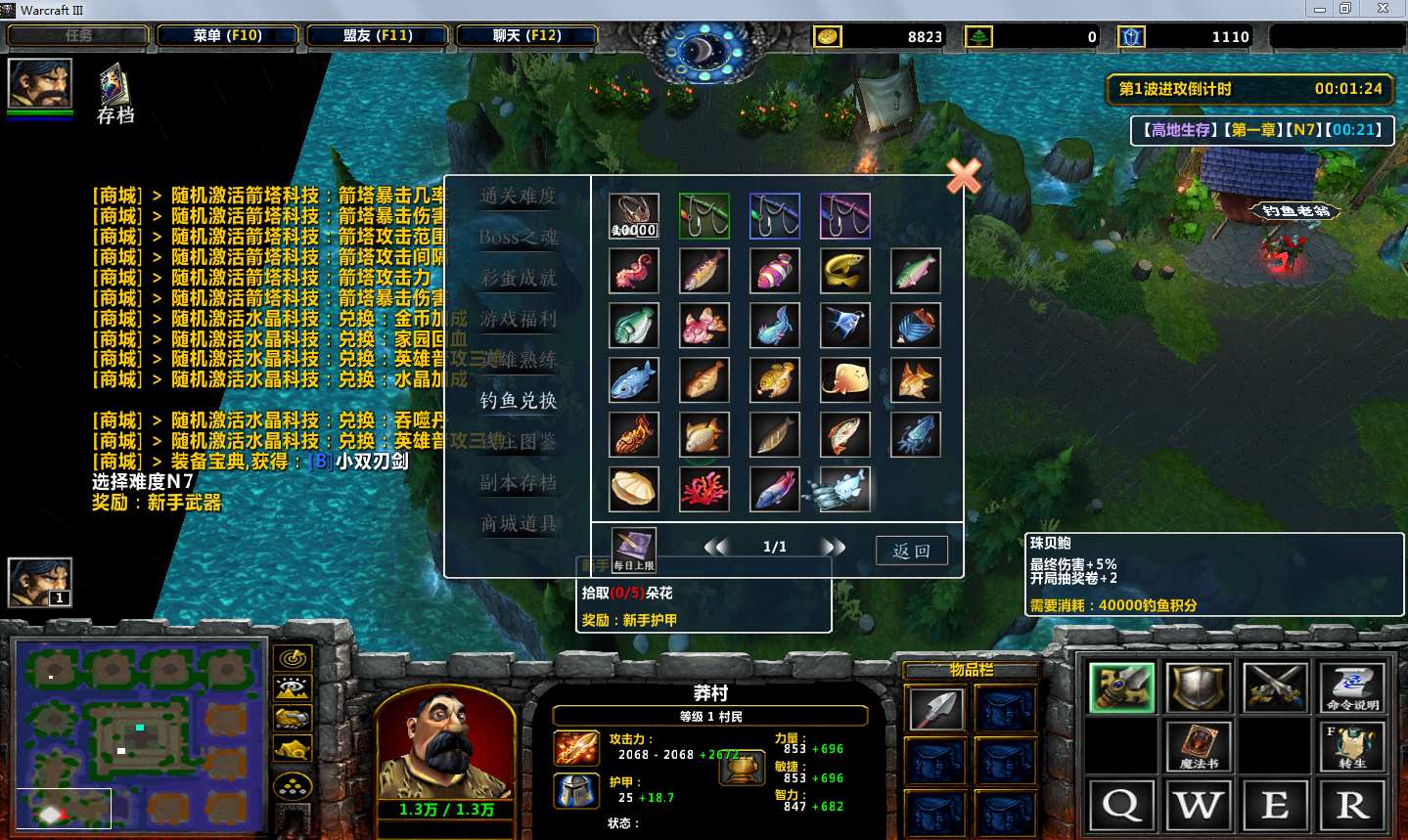Activate the 转生 rebirth command
The height and width of the screenshot is (840, 1408).
[1352, 745]
